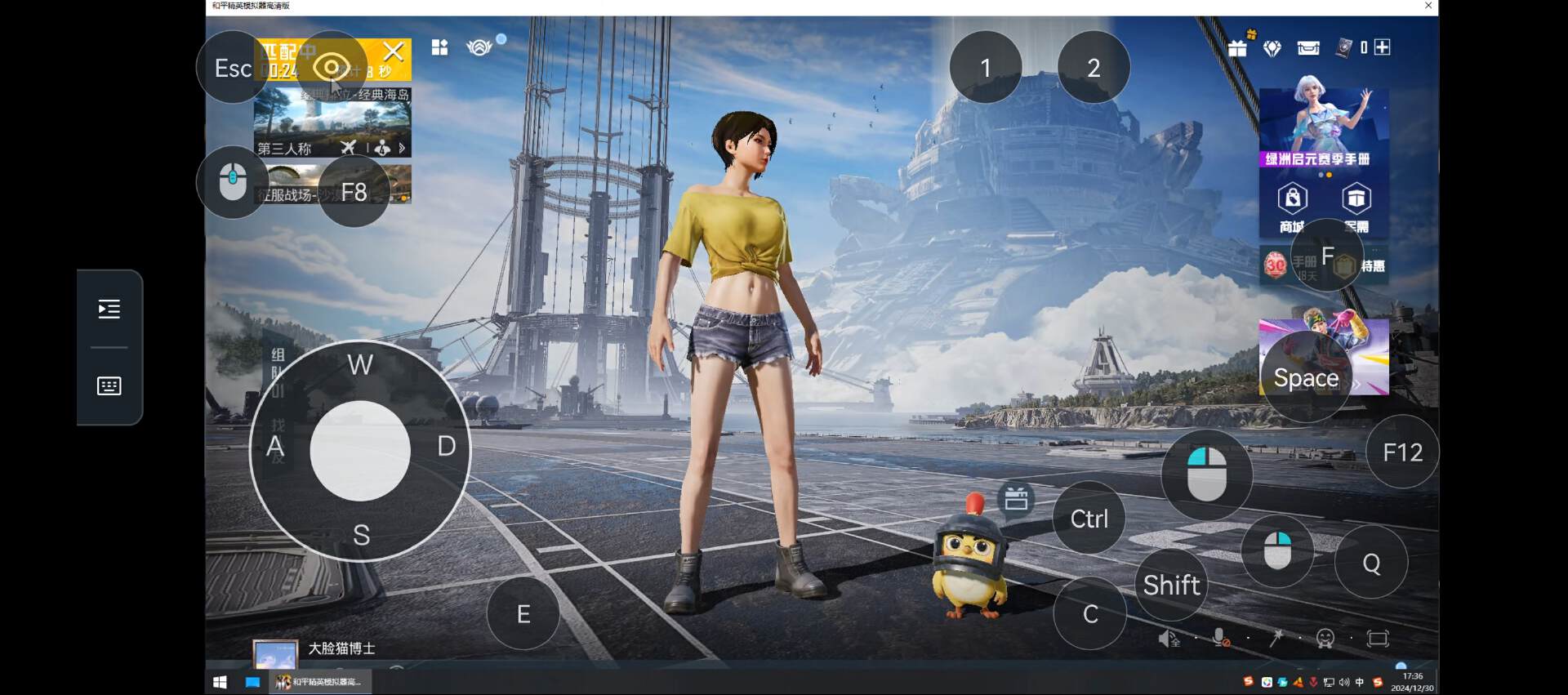The width and height of the screenshot is (1568, 695).
Task: Cancel matchmaking with the white X
Action: [x=394, y=52]
